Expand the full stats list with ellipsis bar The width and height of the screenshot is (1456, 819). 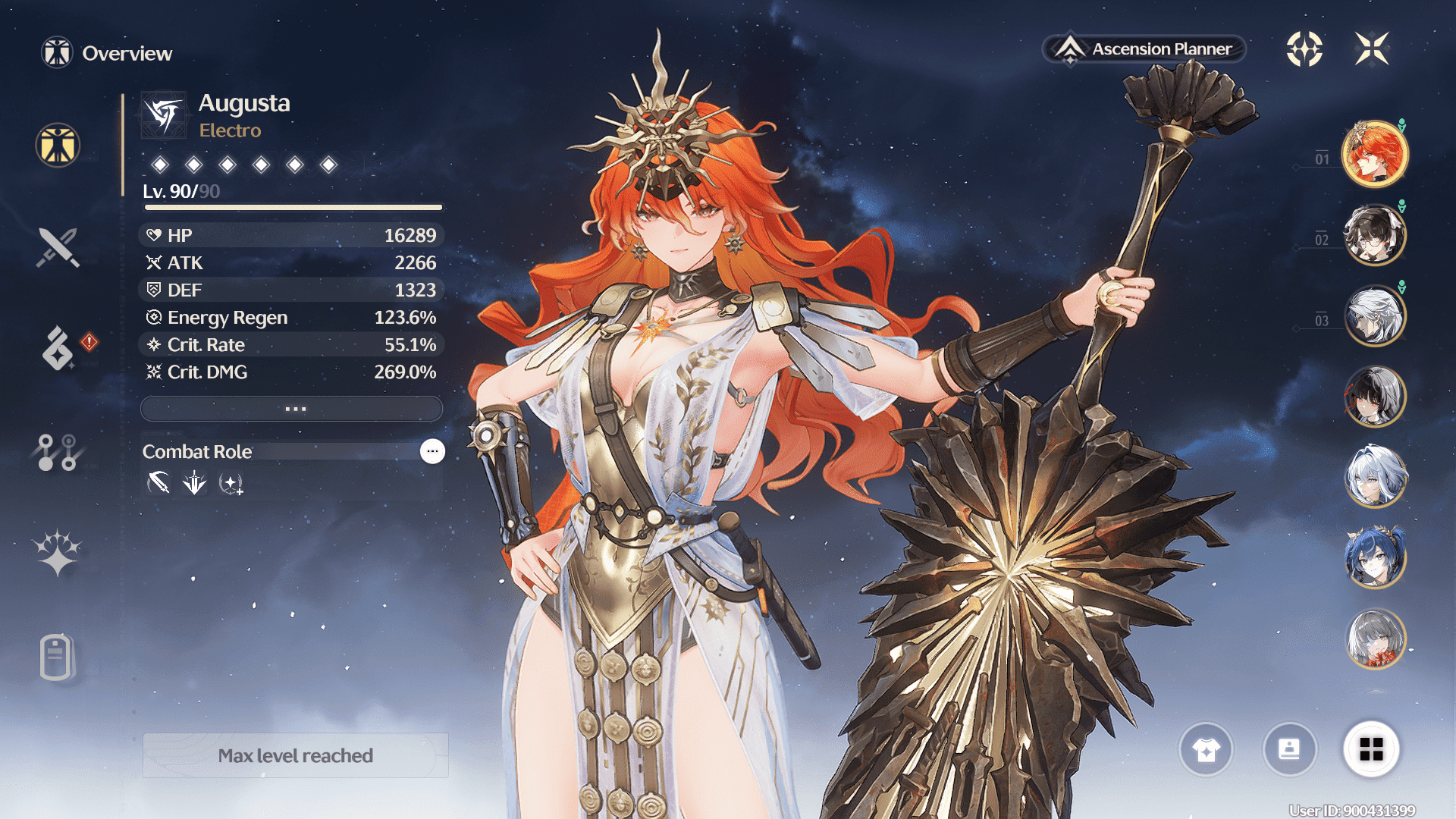292,409
